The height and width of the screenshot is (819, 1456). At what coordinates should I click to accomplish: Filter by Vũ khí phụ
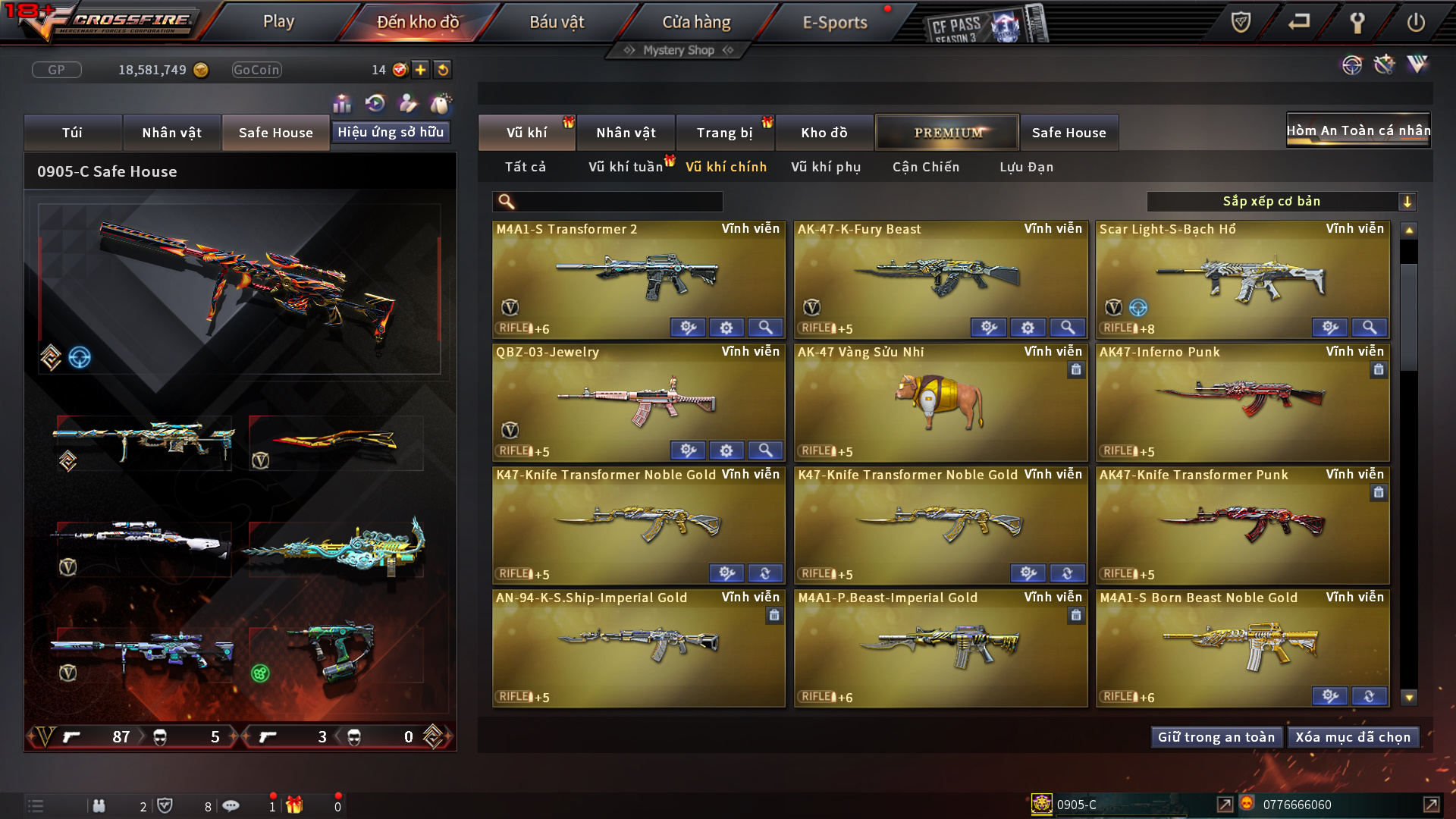point(826,167)
